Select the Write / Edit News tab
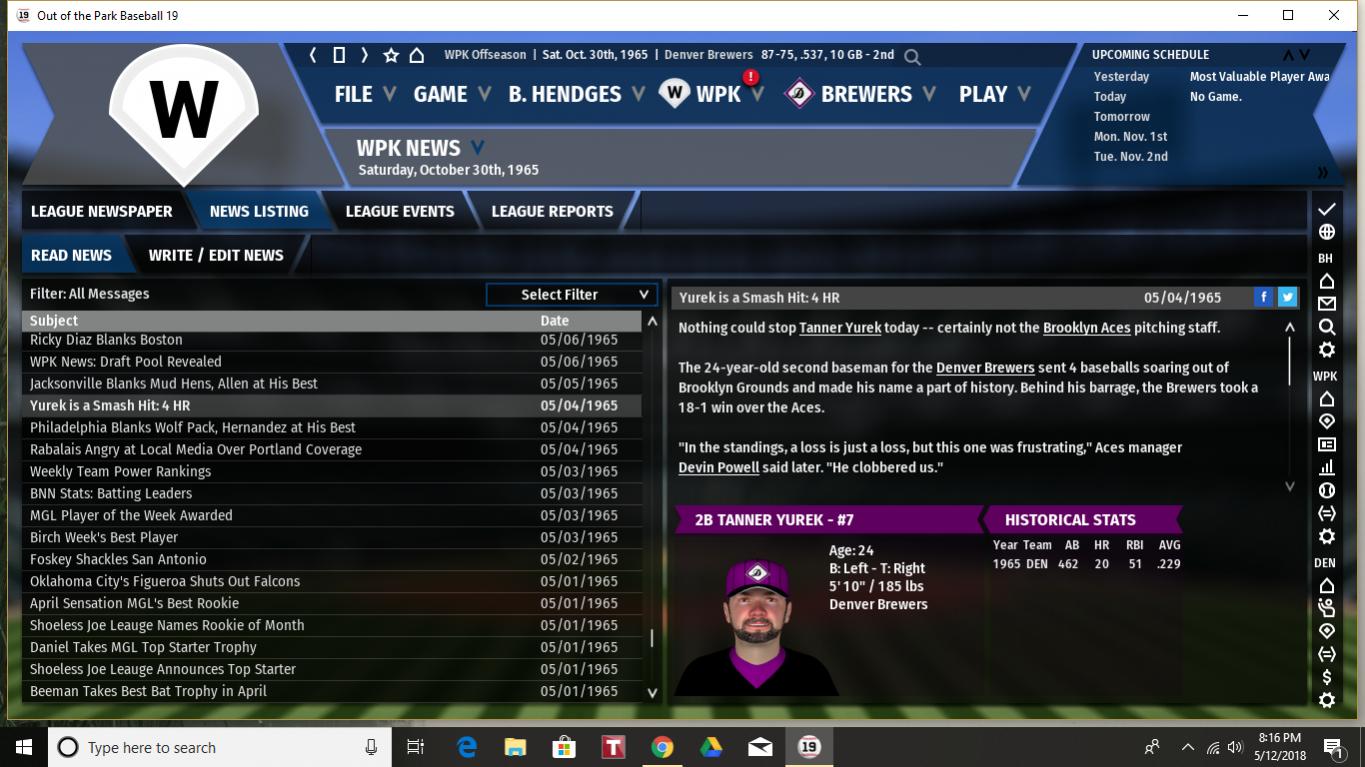 [x=216, y=255]
